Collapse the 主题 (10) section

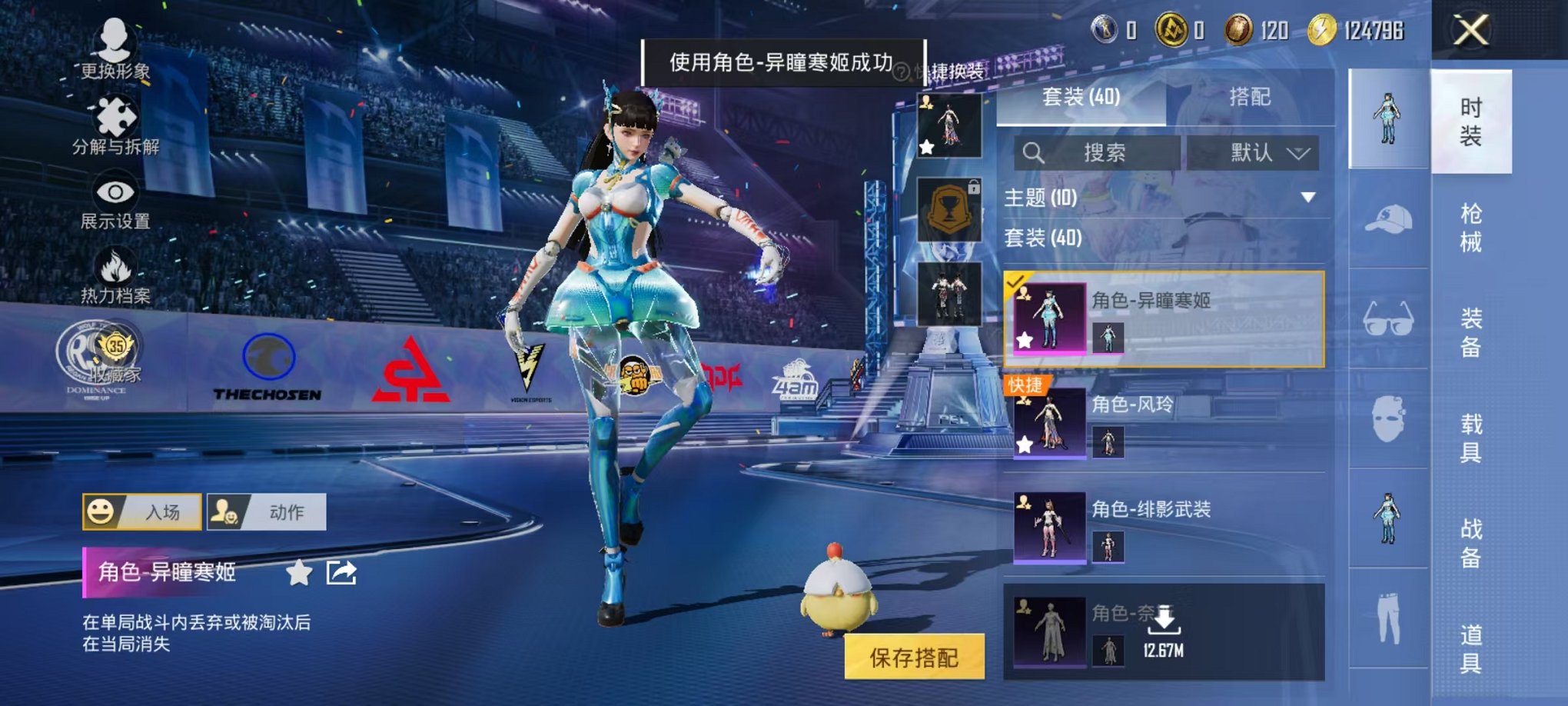(1307, 198)
